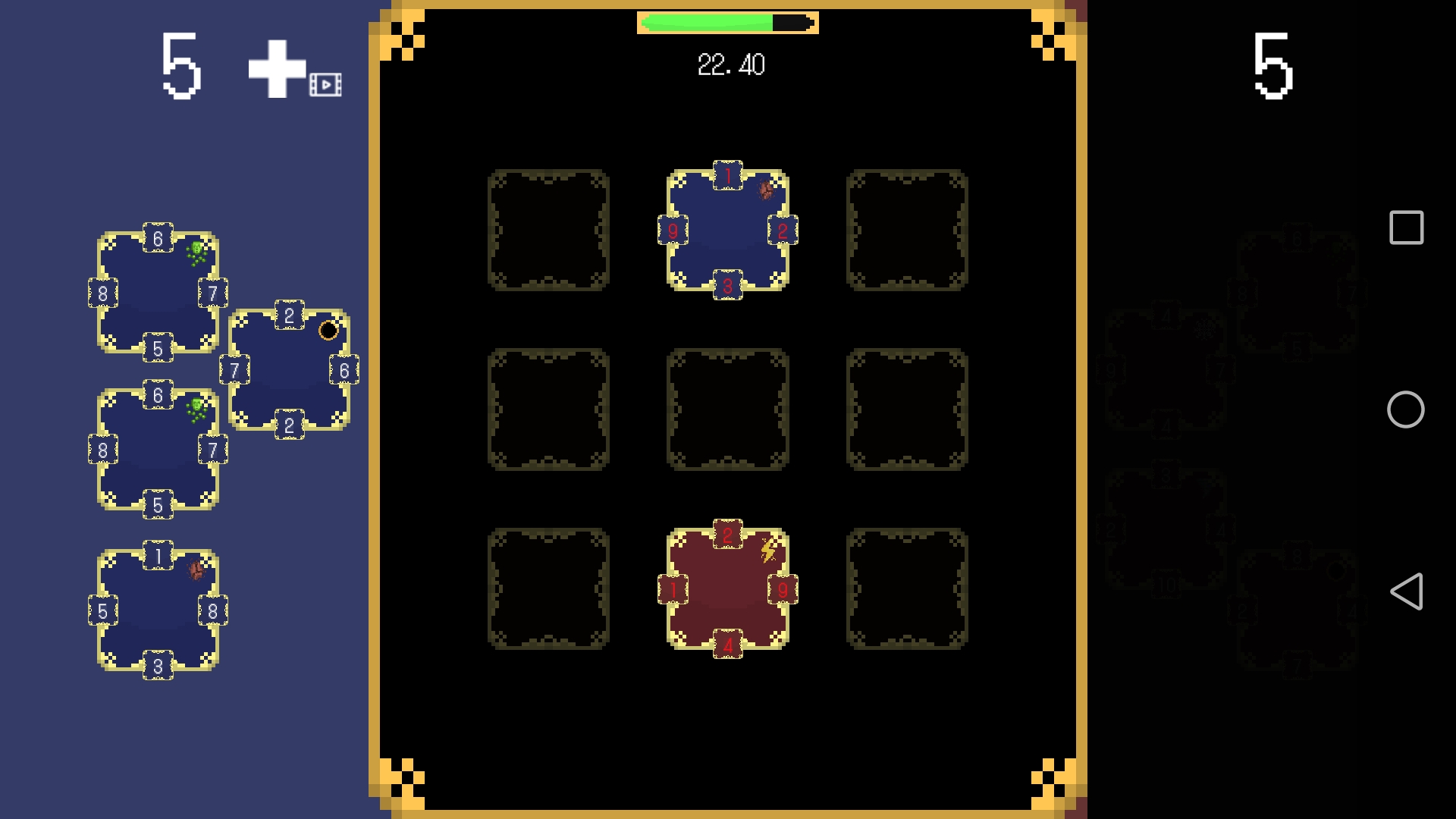The image size is (1456, 819).
Task: Click the black hole on the tile numbered 2
Action: pyautogui.click(x=329, y=330)
